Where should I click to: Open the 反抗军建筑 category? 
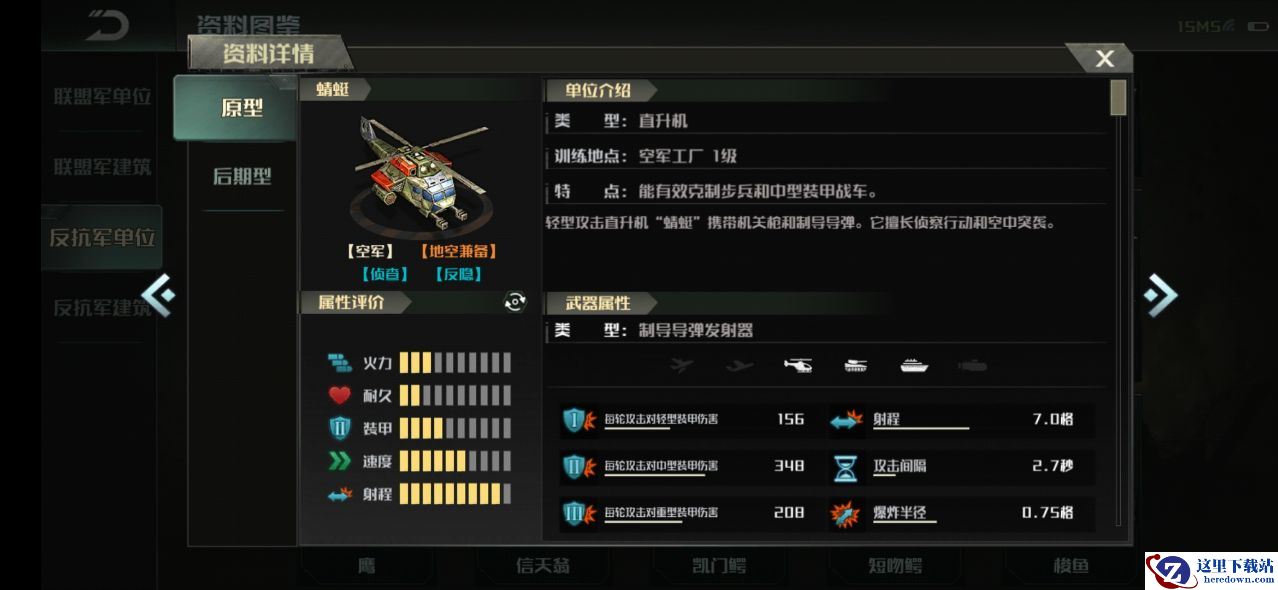[x=102, y=308]
